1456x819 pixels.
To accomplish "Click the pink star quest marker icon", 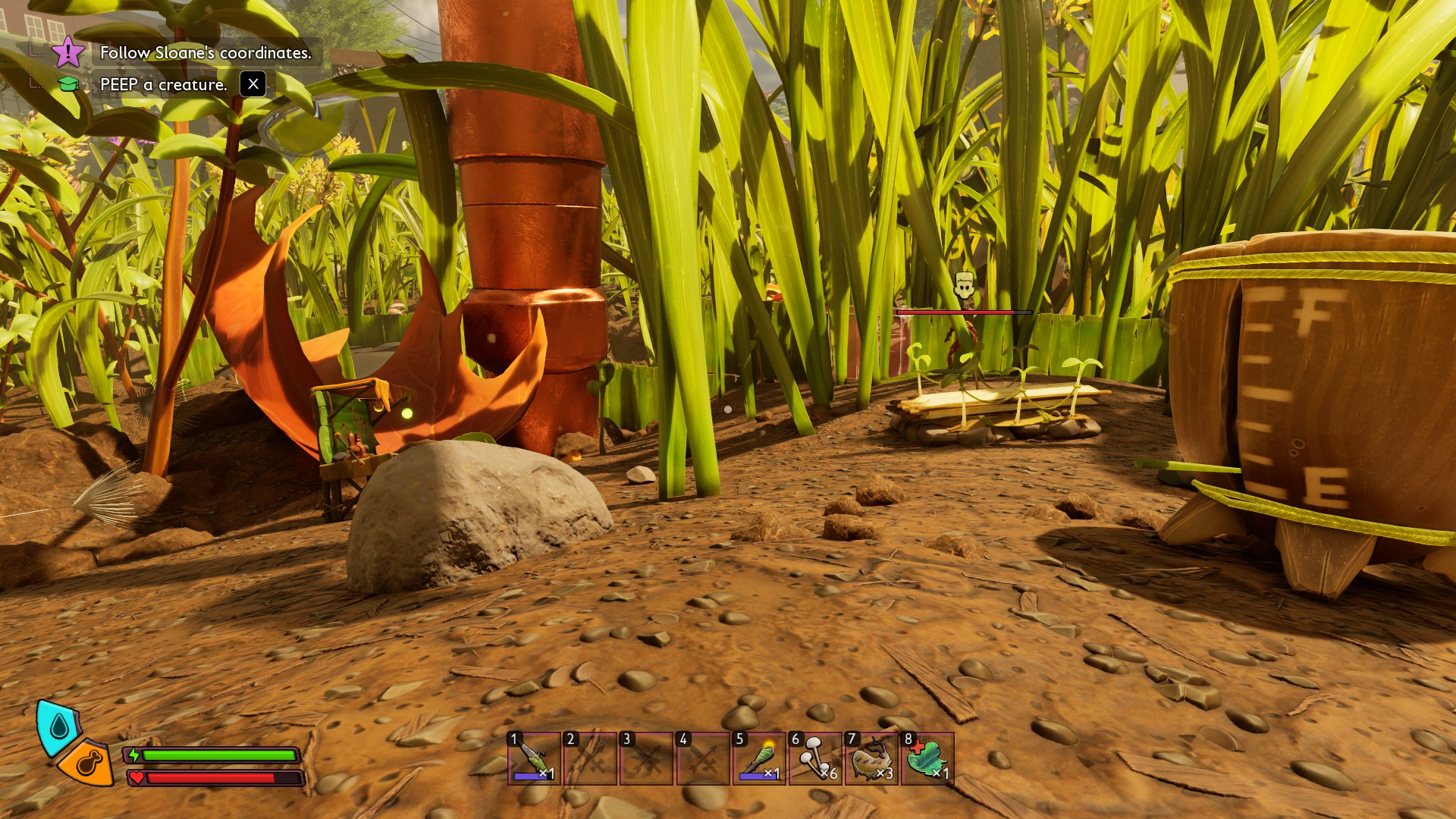I will click(x=68, y=52).
